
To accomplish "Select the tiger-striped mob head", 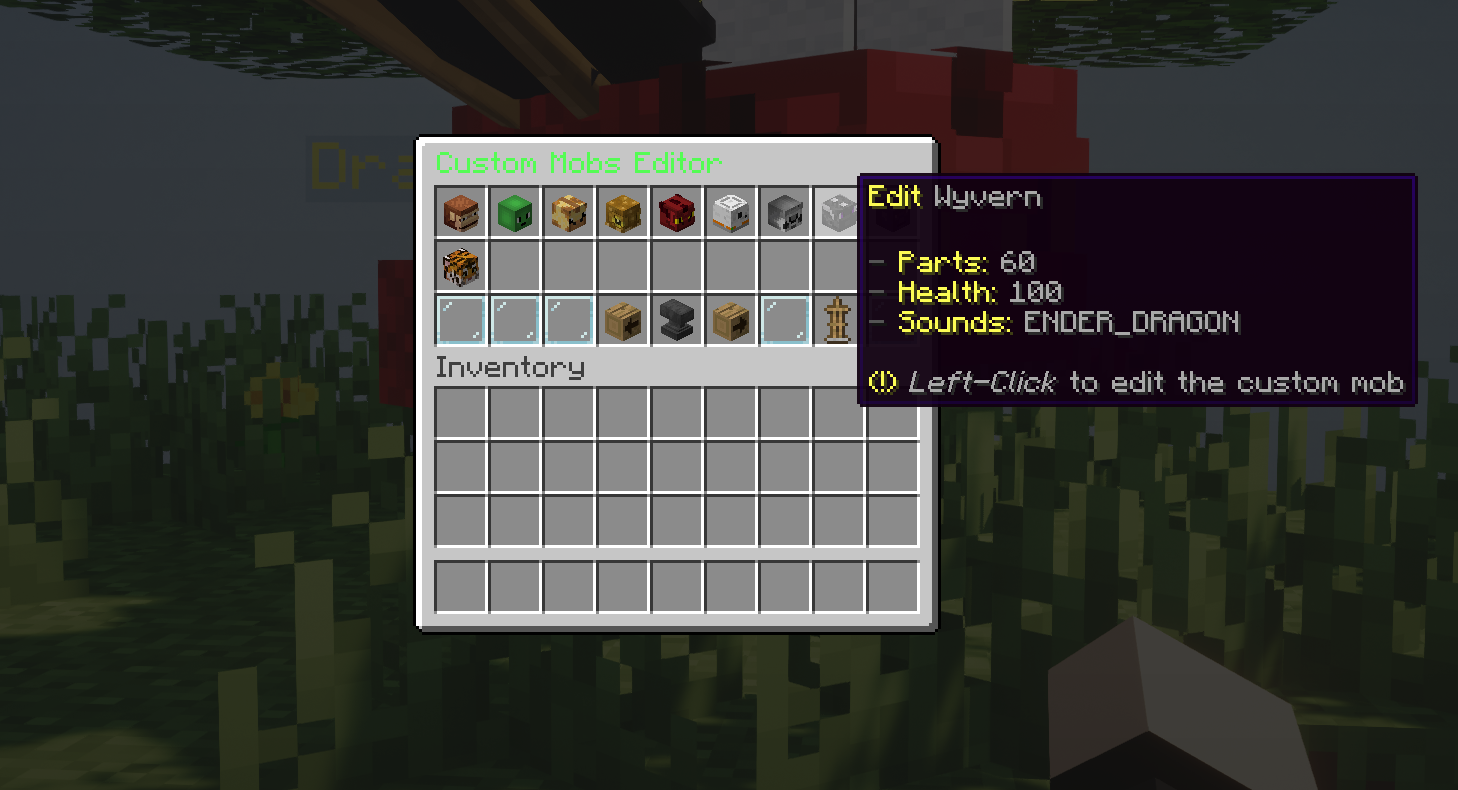I will tap(460, 266).
